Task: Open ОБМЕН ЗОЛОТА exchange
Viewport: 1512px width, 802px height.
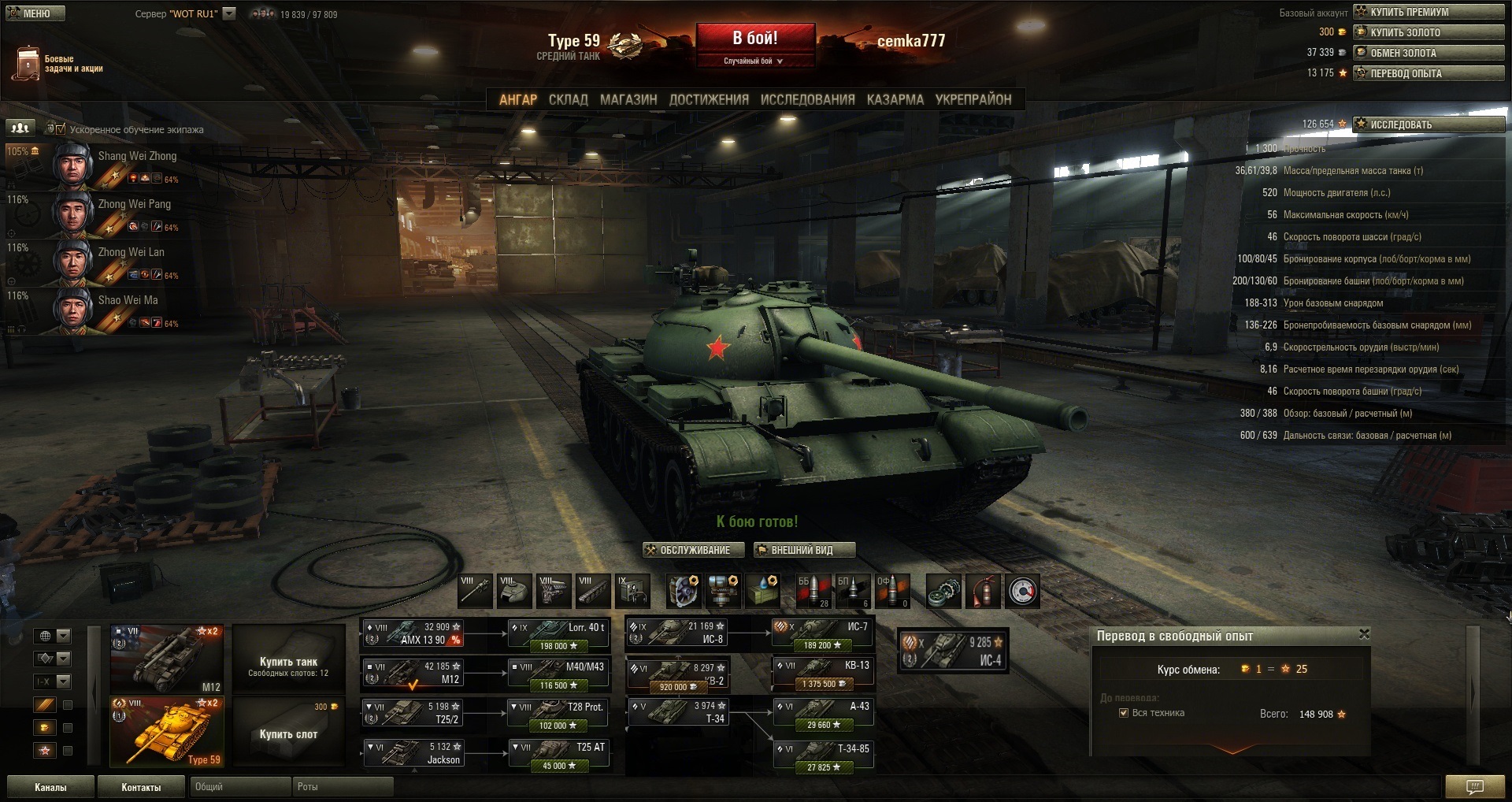Action: [1428, 53]
